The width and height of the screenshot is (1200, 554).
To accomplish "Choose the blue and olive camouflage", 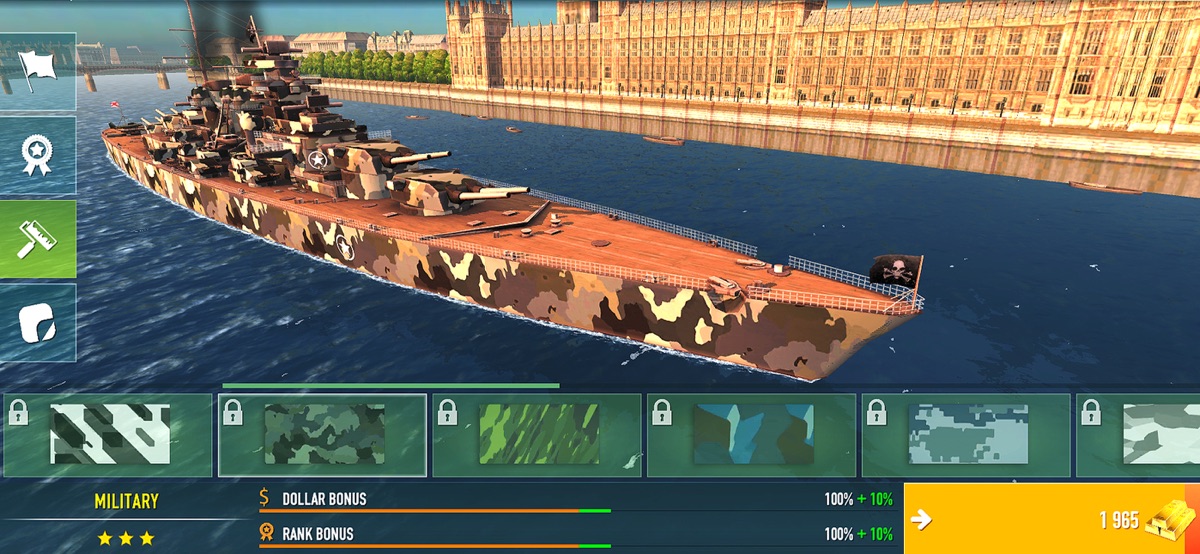I will click(x=752, y=435).
